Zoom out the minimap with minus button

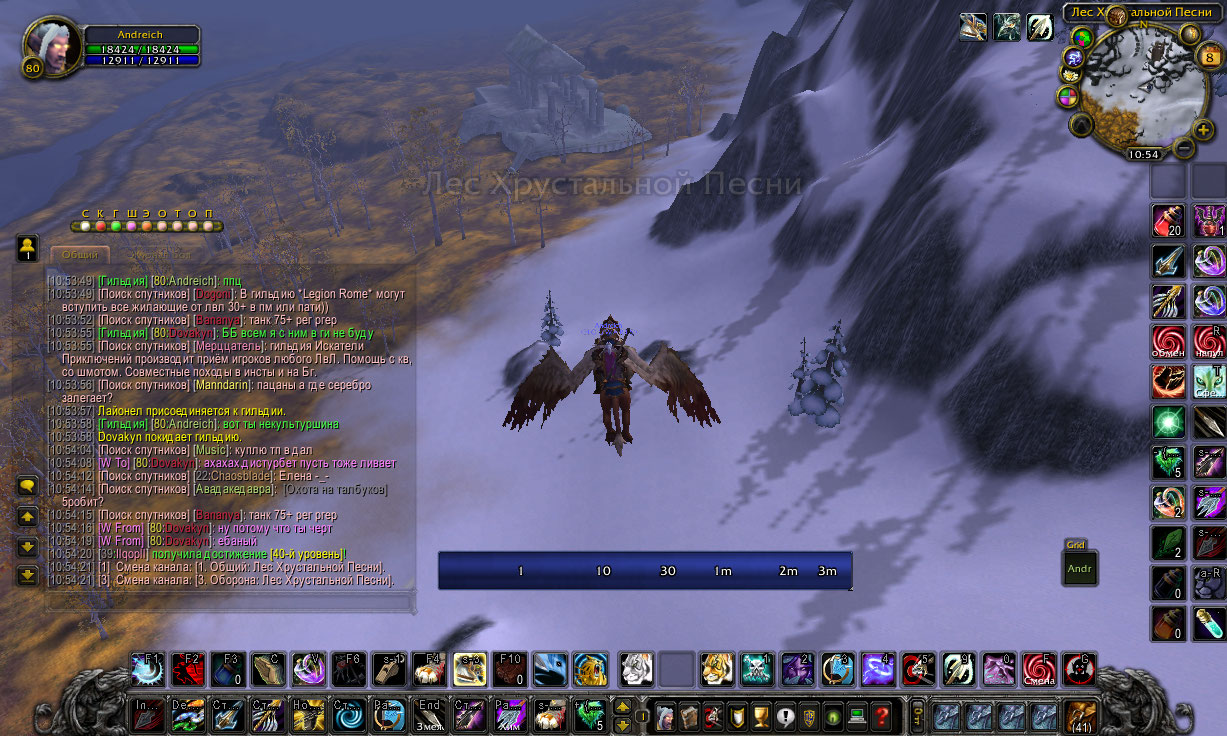click(x=1184, y=148)
